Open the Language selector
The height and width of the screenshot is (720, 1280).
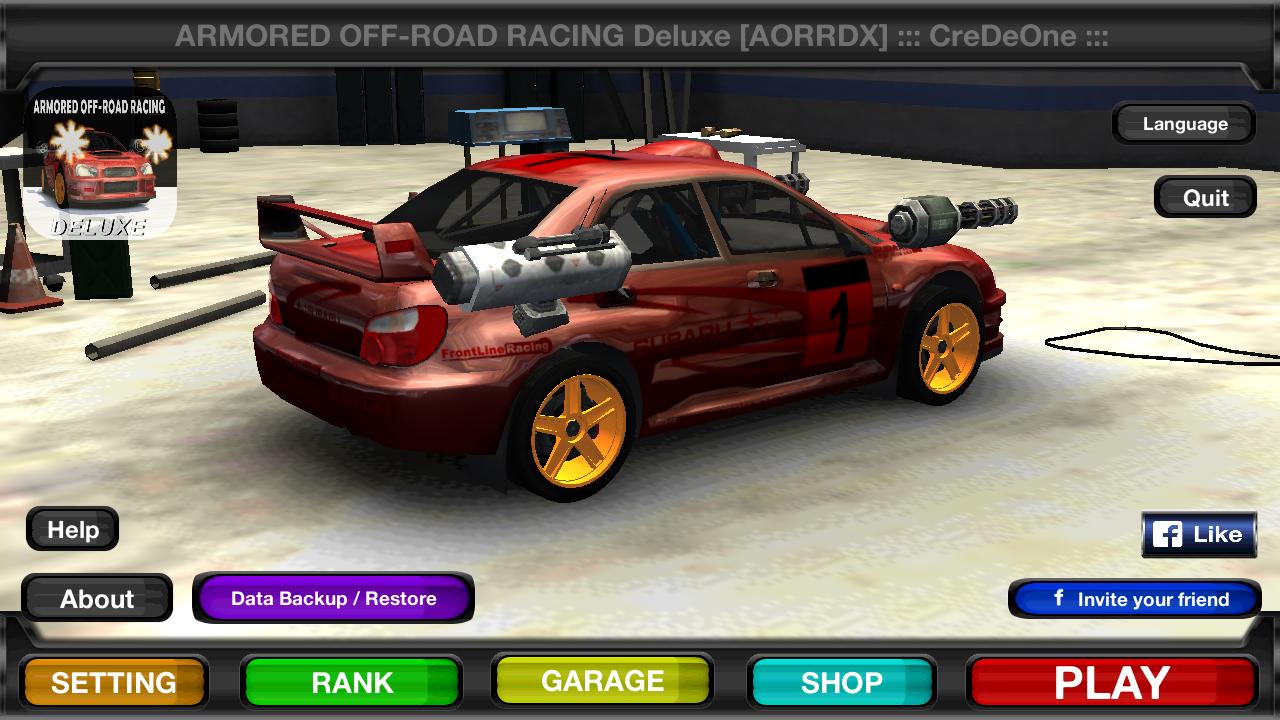(x=1183, y=124)
